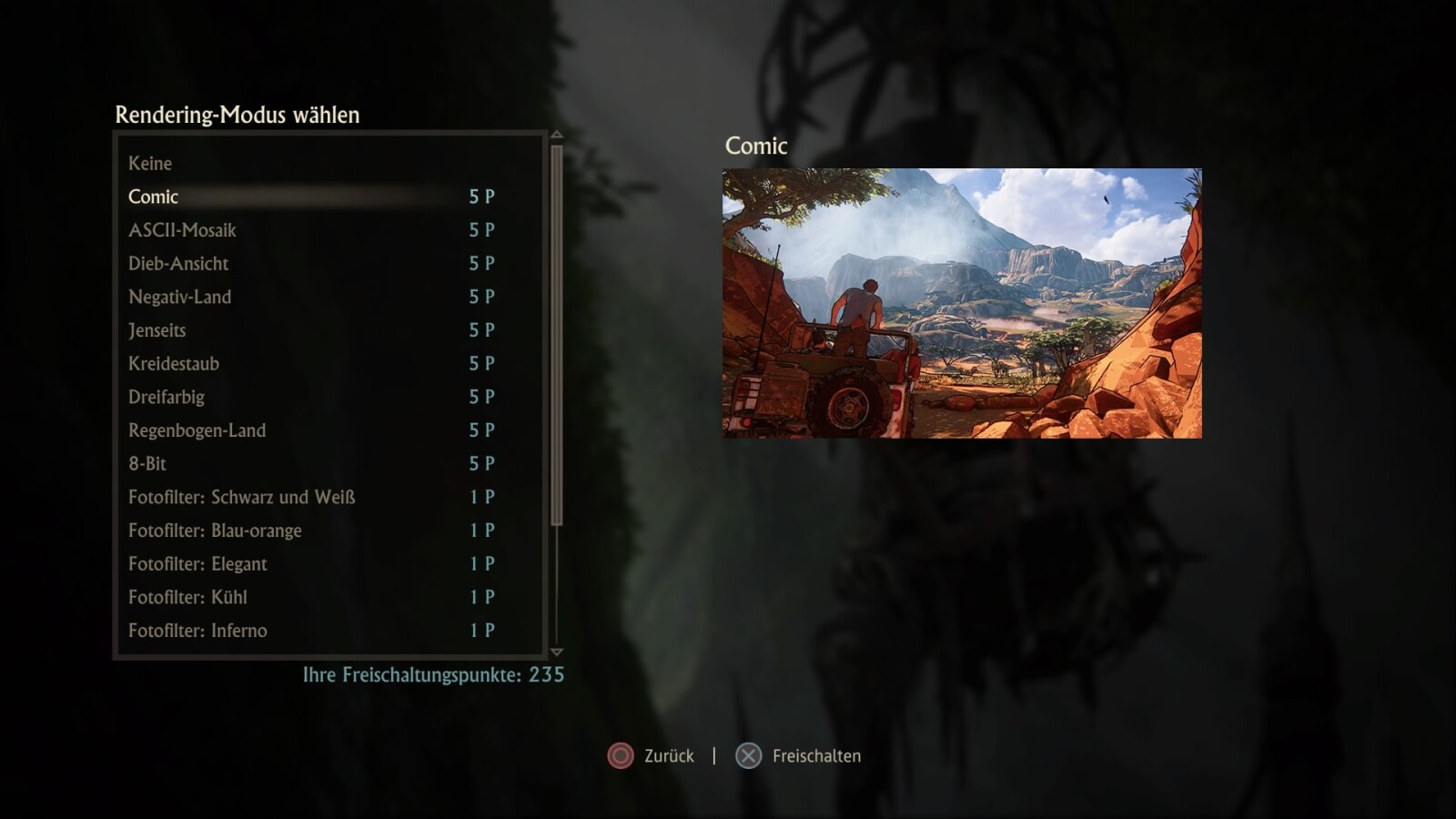The height and width of the screenshot is (819, 1456).
Task: Click the list's scroll-down arrow
Action: (x=557, y=652)
